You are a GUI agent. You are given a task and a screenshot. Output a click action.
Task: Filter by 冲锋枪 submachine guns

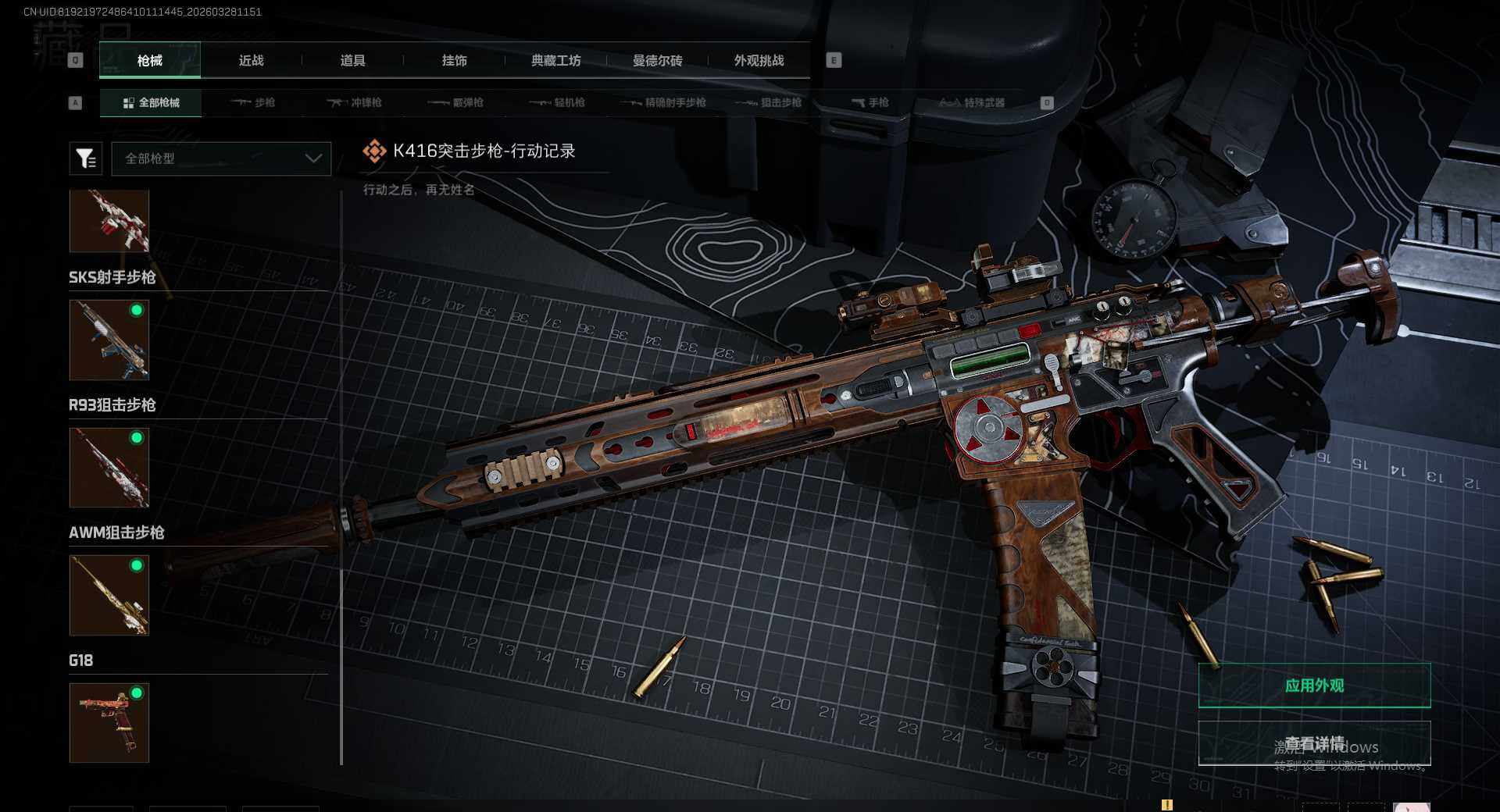click(x=355, y=103)
